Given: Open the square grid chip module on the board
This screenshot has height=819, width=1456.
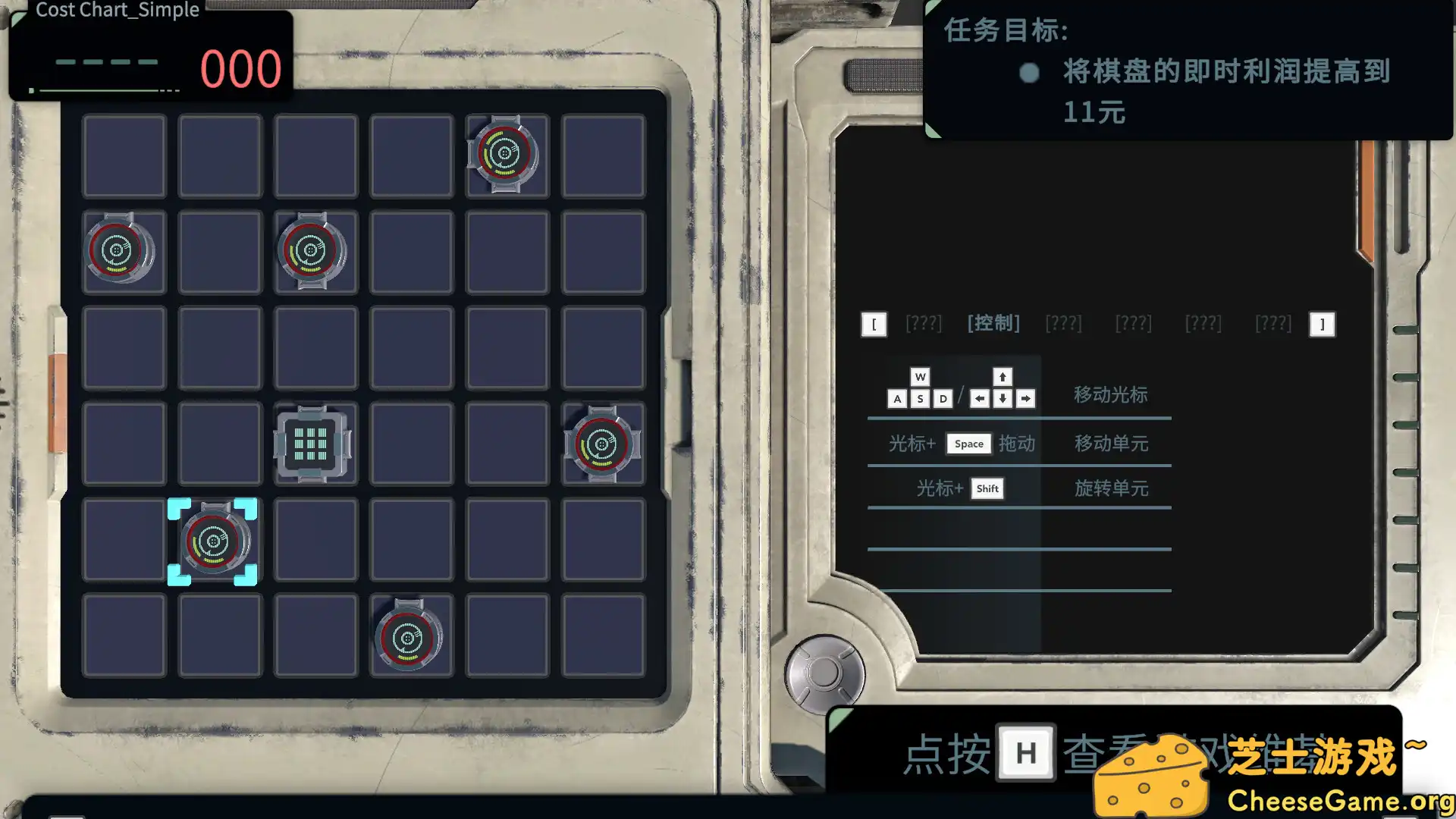Looking at the screenshot, I should 314,444.
